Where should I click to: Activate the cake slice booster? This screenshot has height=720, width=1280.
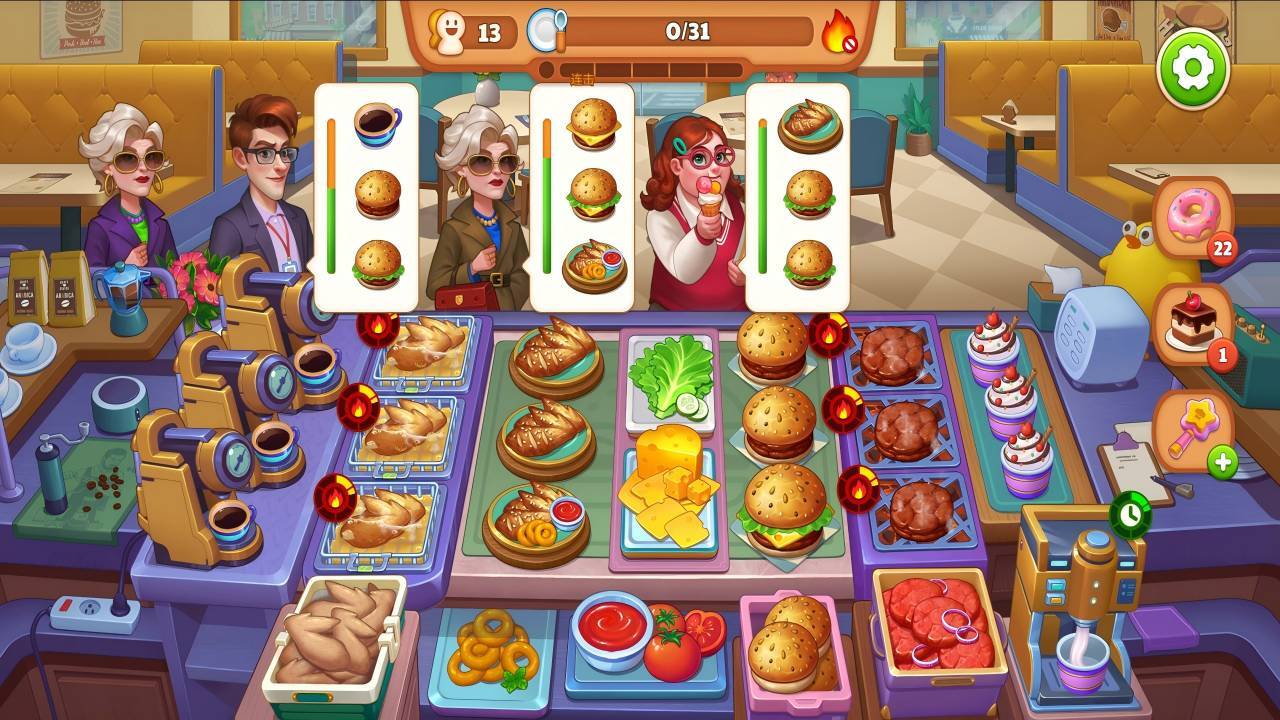[1193, 322]
